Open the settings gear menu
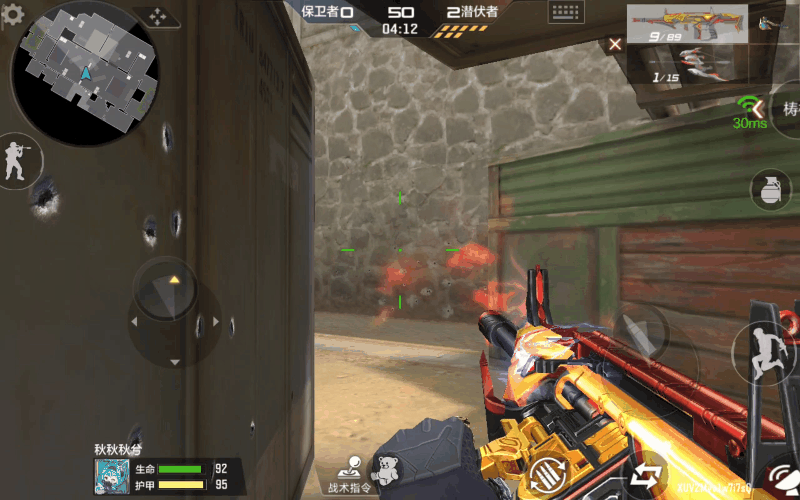This screenshot has width=800, height=500. click(x=13, y=17)
